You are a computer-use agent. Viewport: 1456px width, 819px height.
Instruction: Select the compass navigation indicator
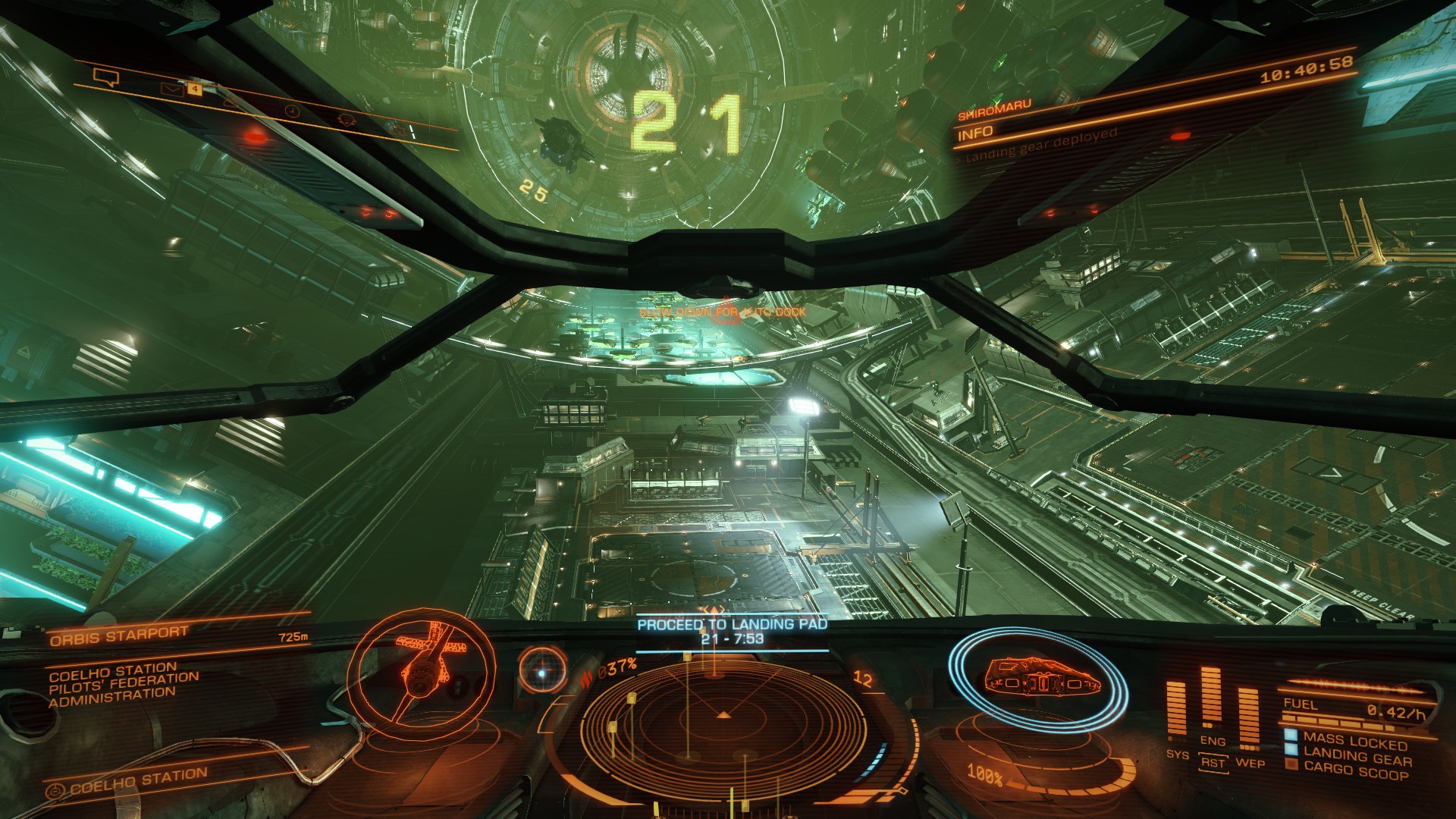542,671
